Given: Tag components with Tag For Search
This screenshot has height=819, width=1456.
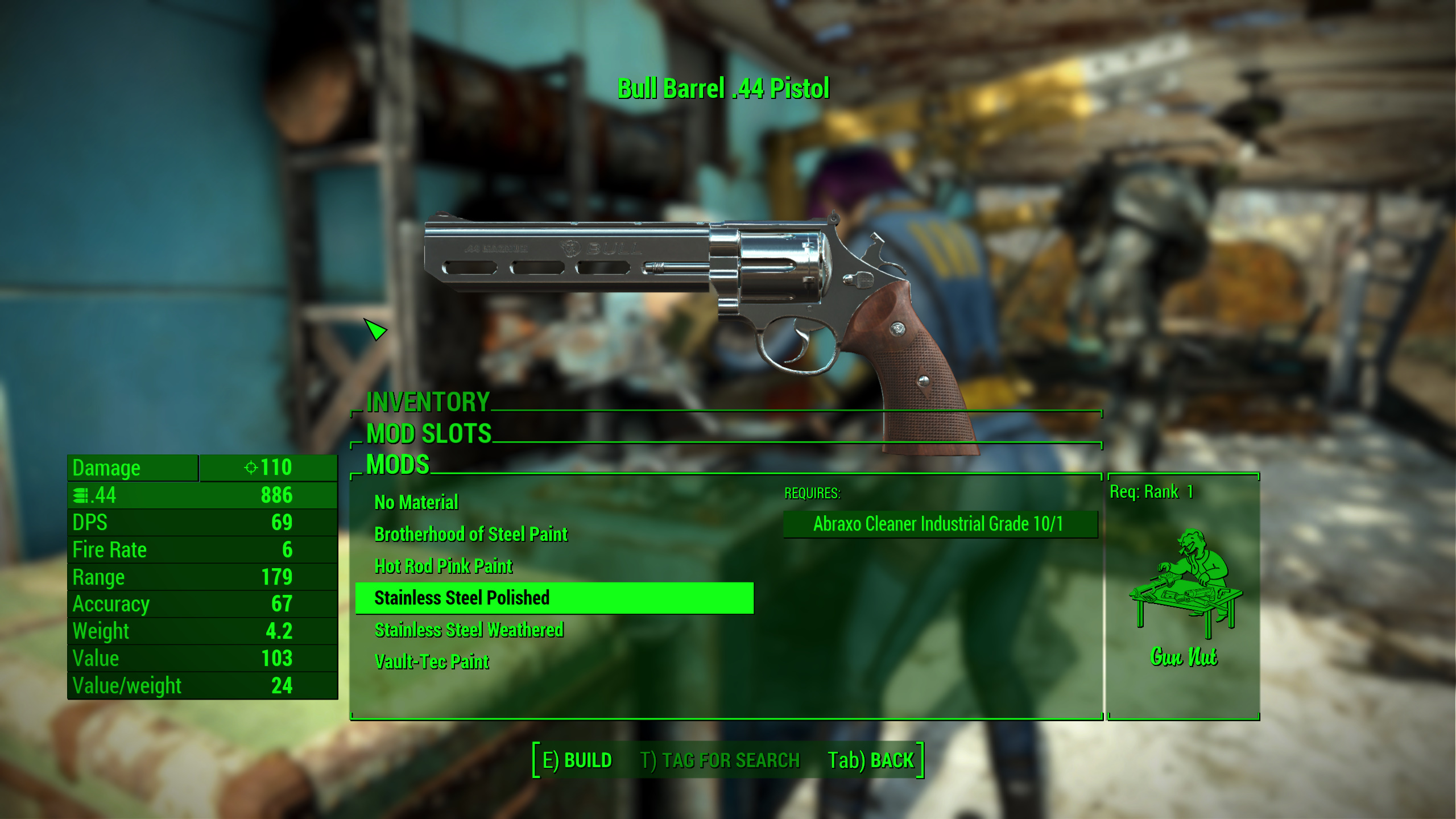Looking at the screenshot, I should point(719,760).
